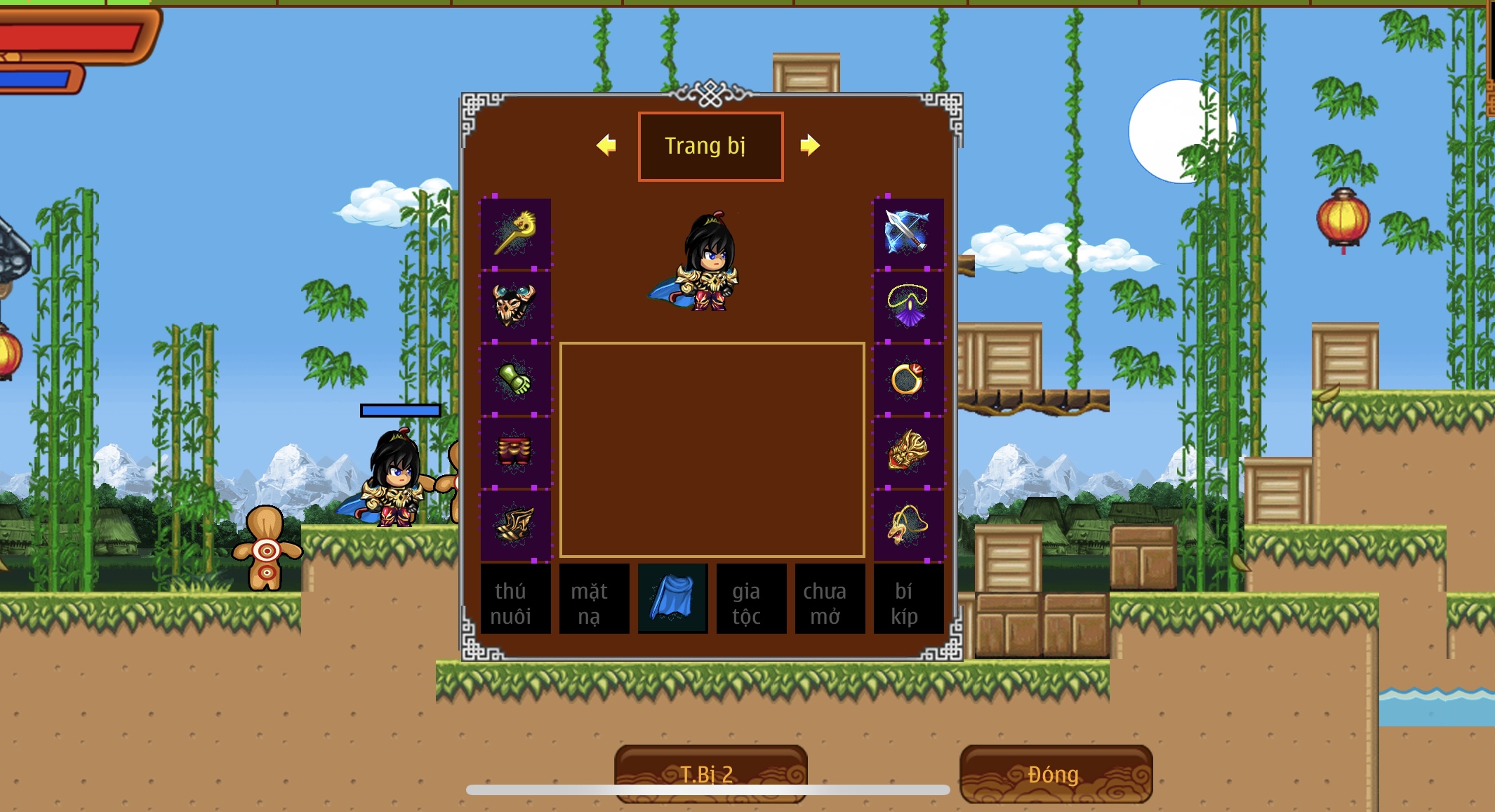The image size is (1495, 812).
Task: Select the golden dragon staff slot
Action: pyautogui.click(x=516, y=234)
